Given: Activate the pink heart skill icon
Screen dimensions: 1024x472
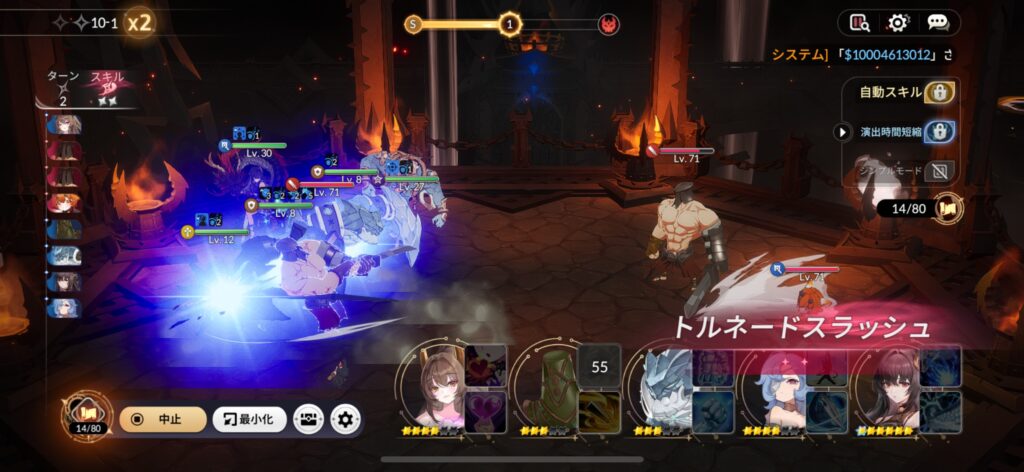Looking at the screenshot, I should point(485,410).
